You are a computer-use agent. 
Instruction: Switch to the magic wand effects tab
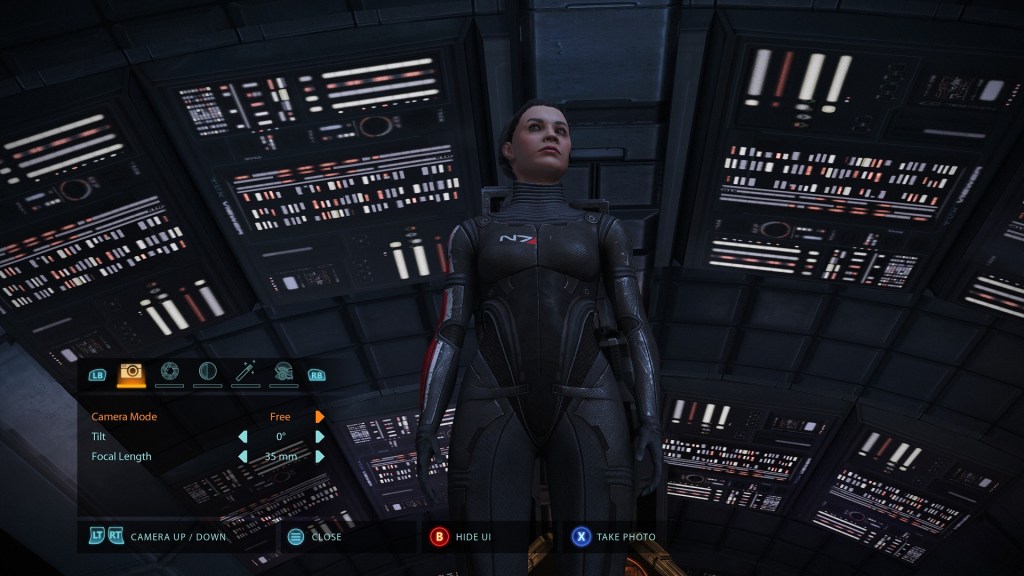(x=245, y=373)
